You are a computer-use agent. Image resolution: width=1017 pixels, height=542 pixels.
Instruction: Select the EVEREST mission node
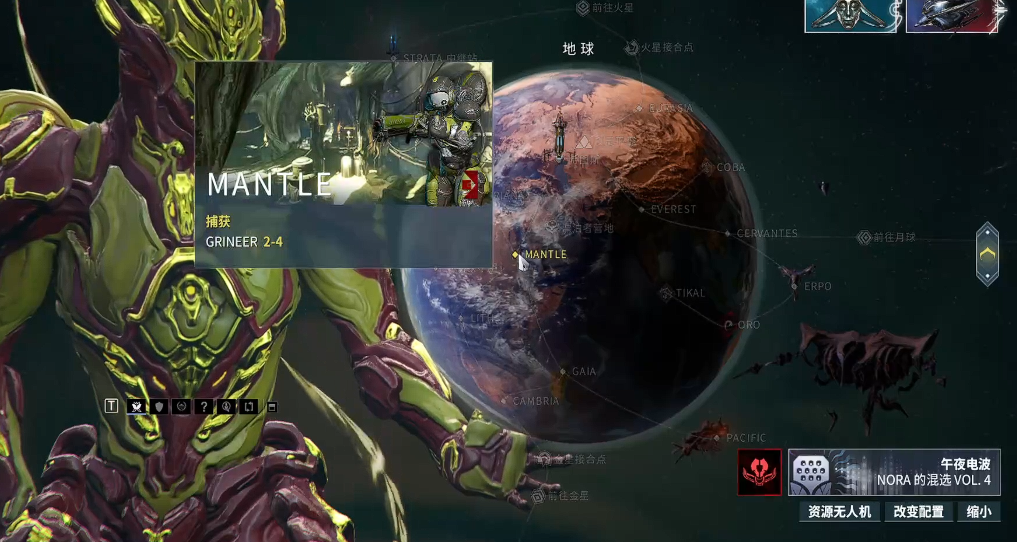pos(642,210)
